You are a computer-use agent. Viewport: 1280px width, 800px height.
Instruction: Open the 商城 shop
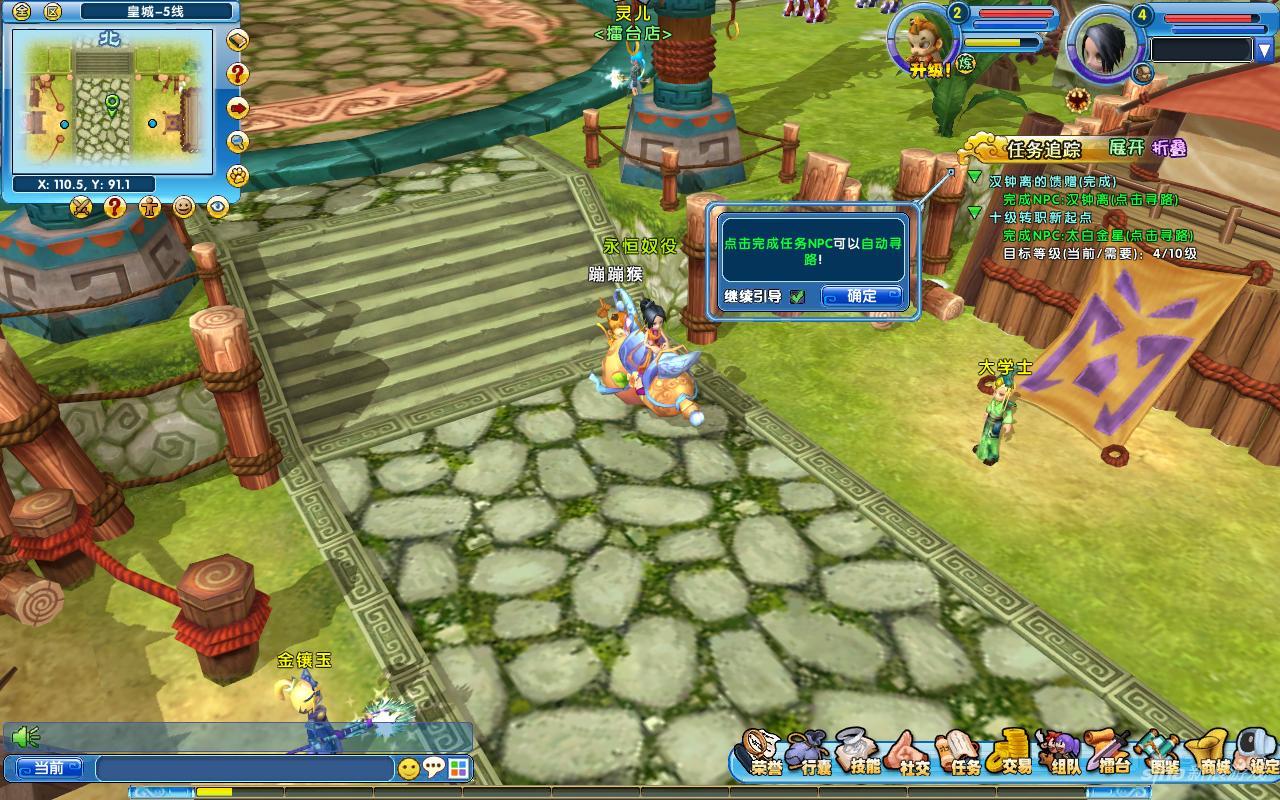pos(1214,755)
